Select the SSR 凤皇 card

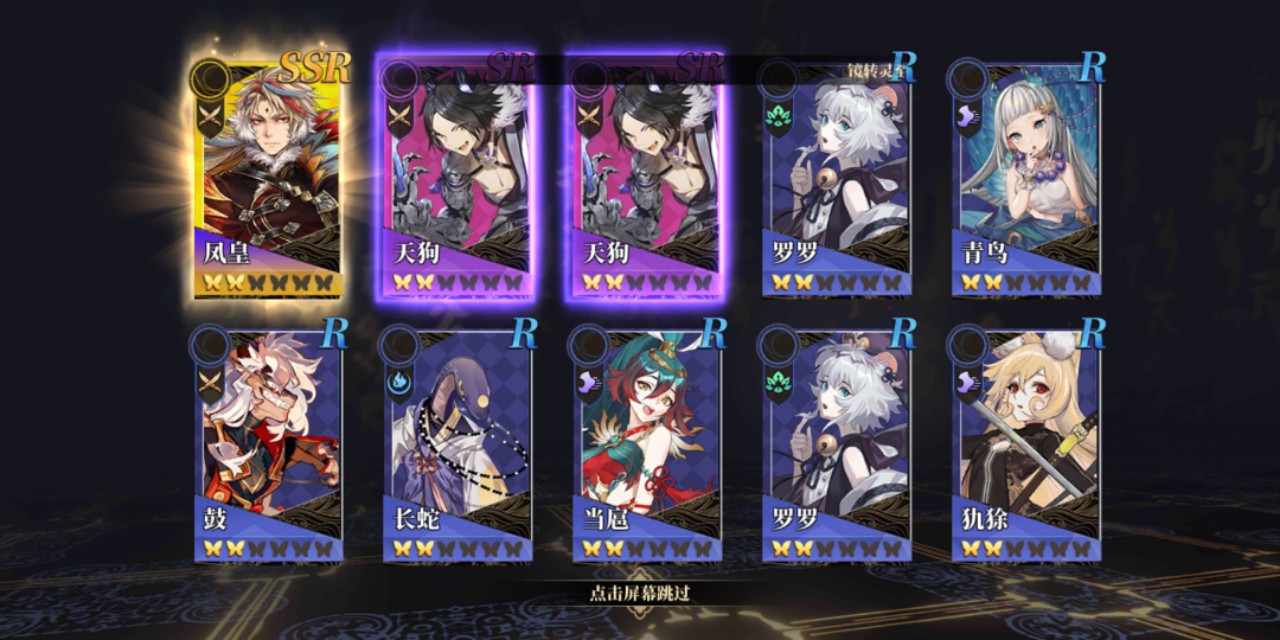(x=270, y=180)
